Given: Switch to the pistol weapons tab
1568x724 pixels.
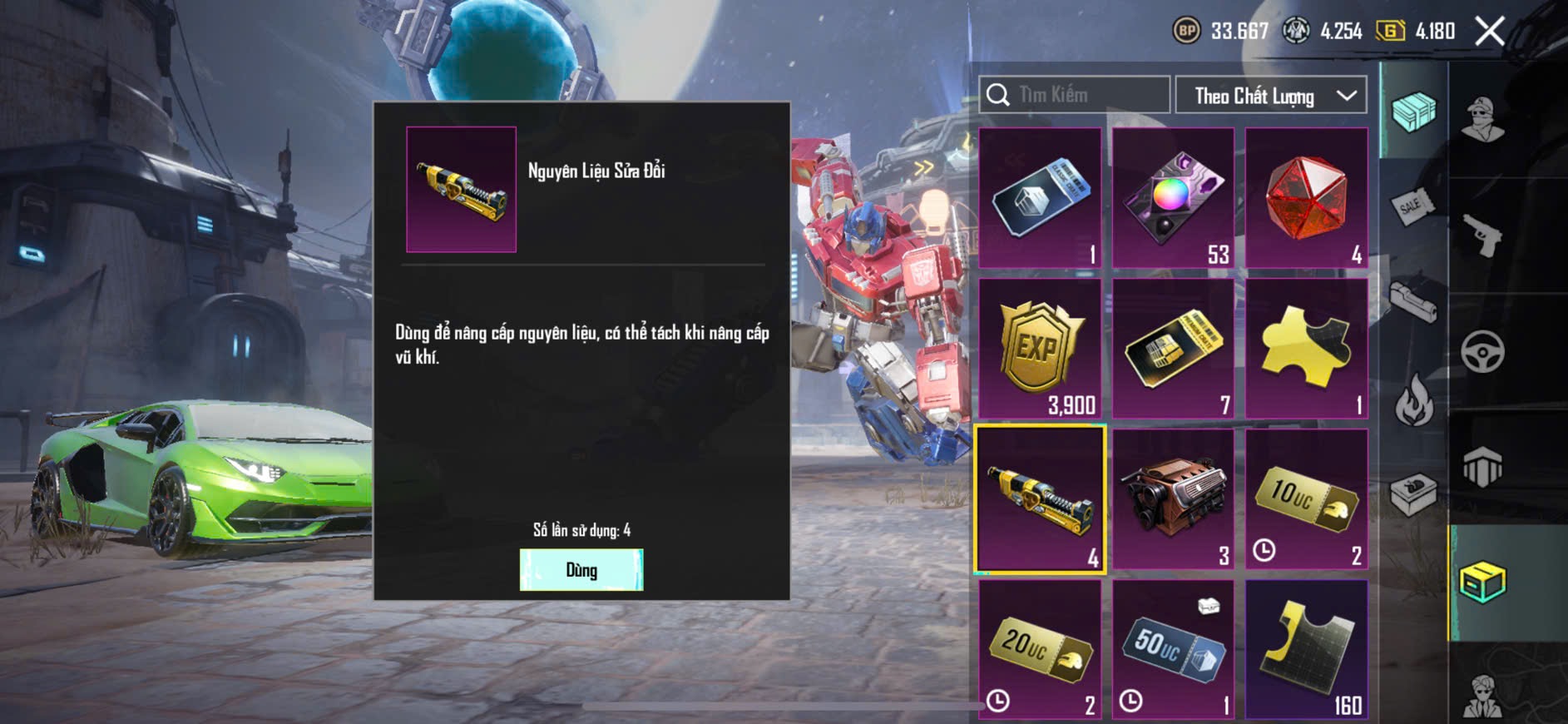Looking at the screenshot, I should click(x=1483, y=236).
